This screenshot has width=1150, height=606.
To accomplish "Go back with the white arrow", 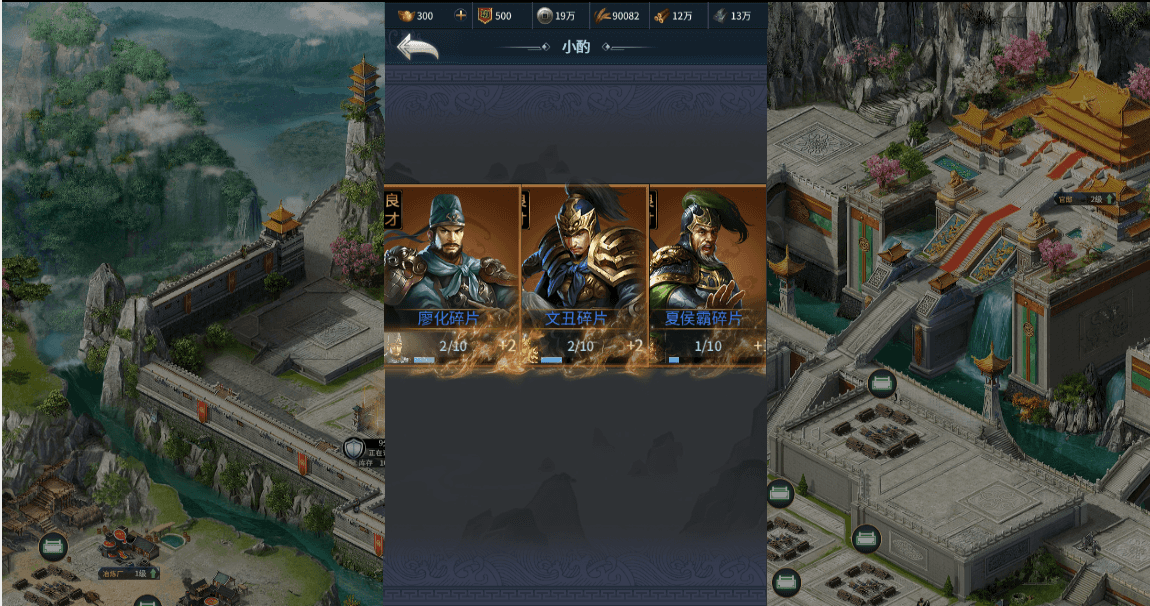I will 417,47.
